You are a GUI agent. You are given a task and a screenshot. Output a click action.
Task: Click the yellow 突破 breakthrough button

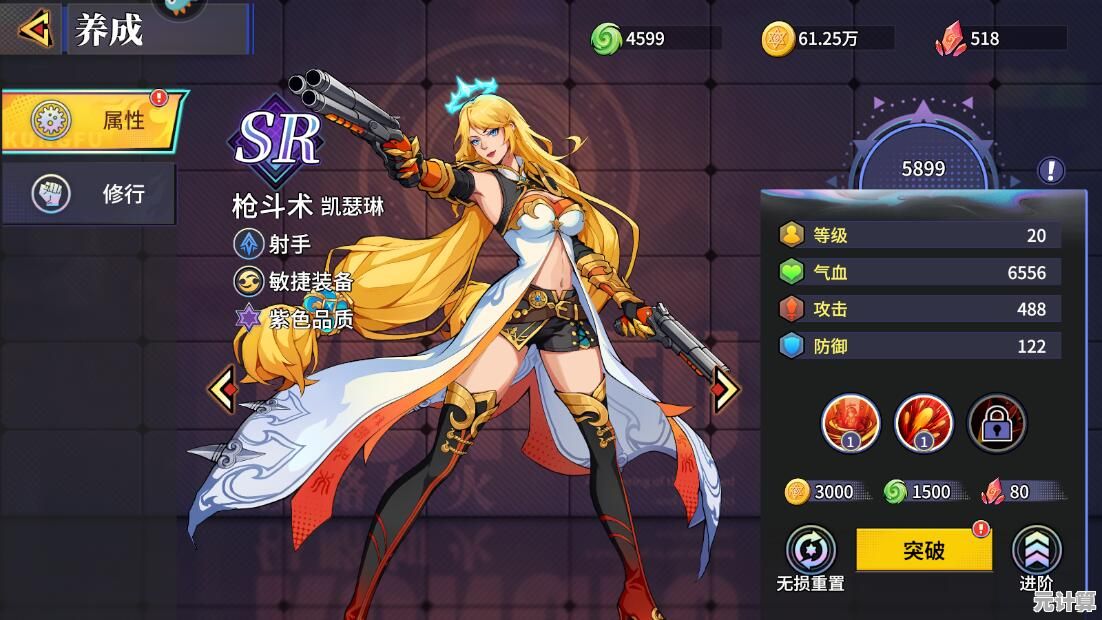[923, 550]
